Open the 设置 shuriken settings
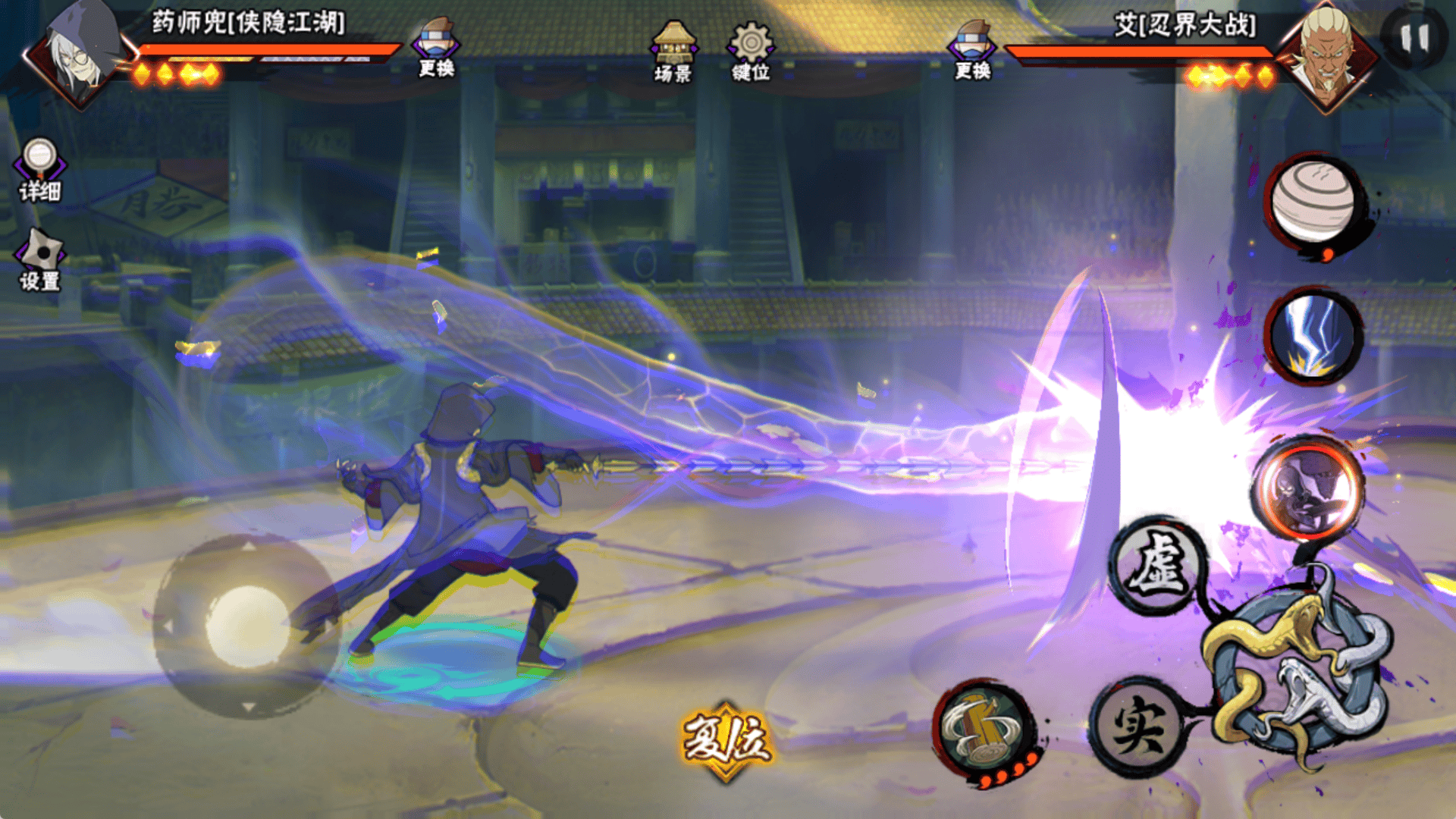This screenshot has width=1456, height=819. click(x=40, y=260)
